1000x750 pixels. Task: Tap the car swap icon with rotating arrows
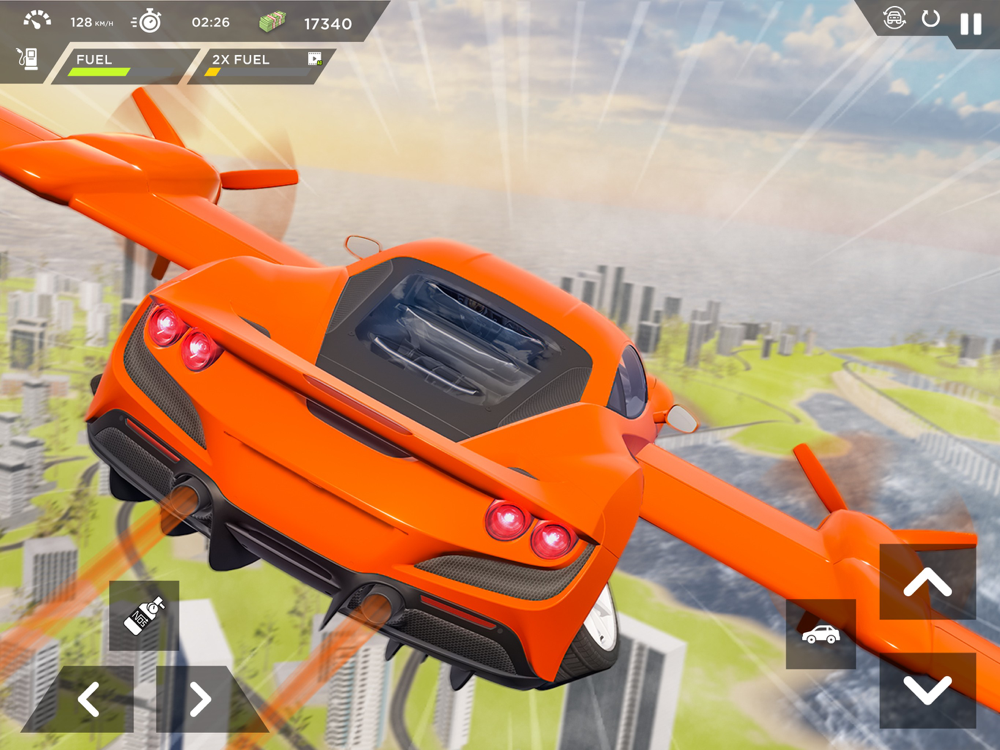point(894,19)
